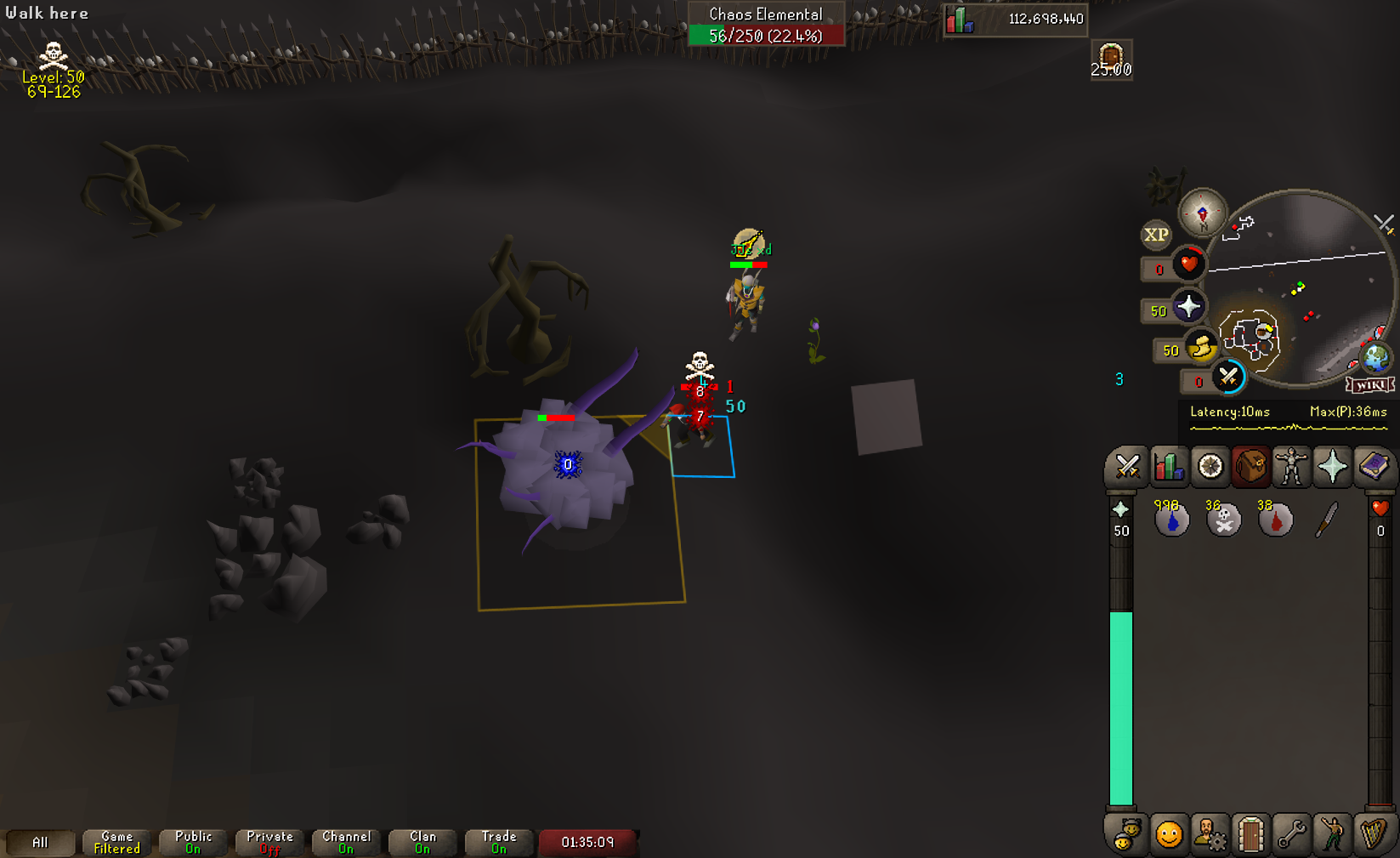The width and height of the screenshot is (1400, 858).
Task: Open the Logout door tab
Action: [1250, 835]
